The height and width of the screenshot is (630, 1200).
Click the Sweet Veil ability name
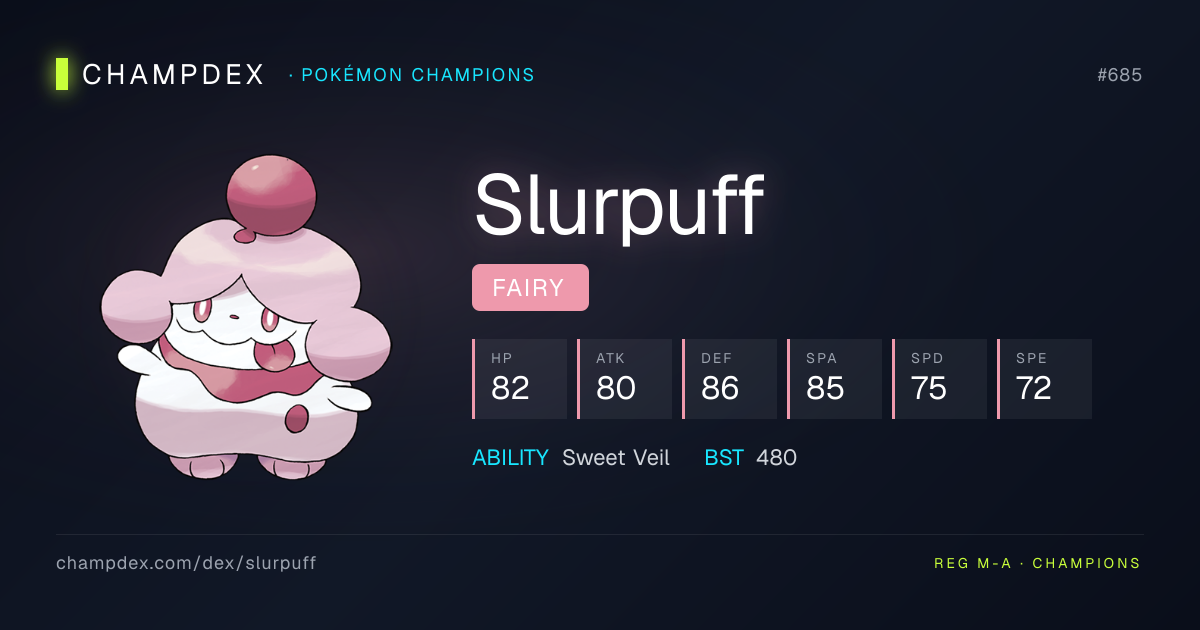pyautogui.click(x=616, y=458)
